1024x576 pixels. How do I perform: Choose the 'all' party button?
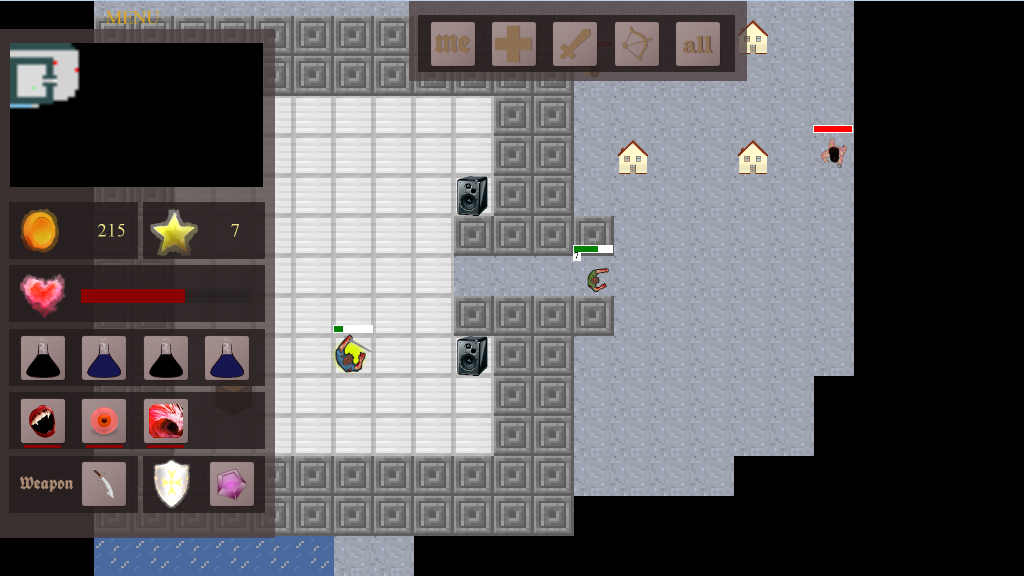(698, 44)
